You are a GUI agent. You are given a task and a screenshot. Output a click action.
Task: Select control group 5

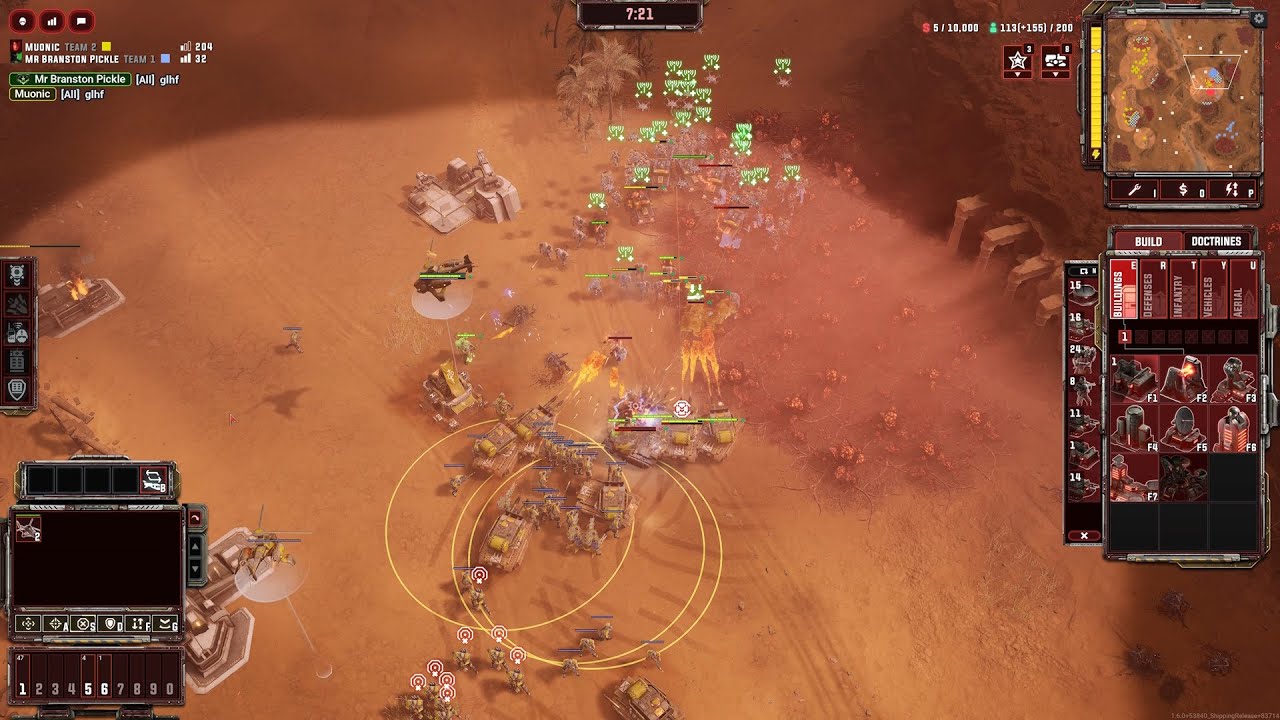coord(88,688)
